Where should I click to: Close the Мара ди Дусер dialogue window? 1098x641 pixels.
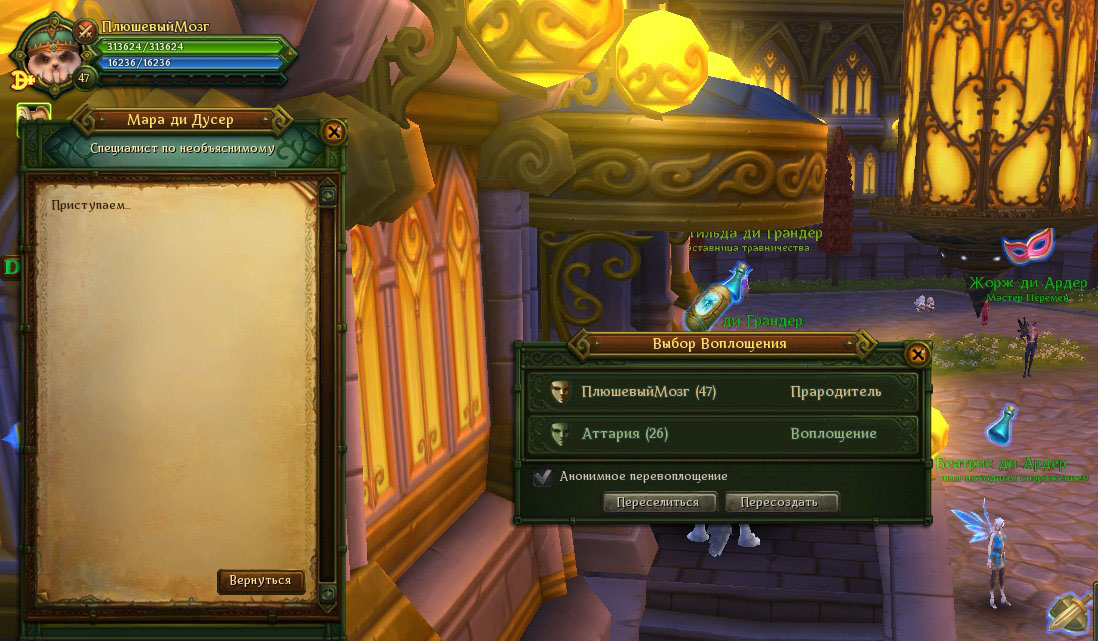coord(334,132)
